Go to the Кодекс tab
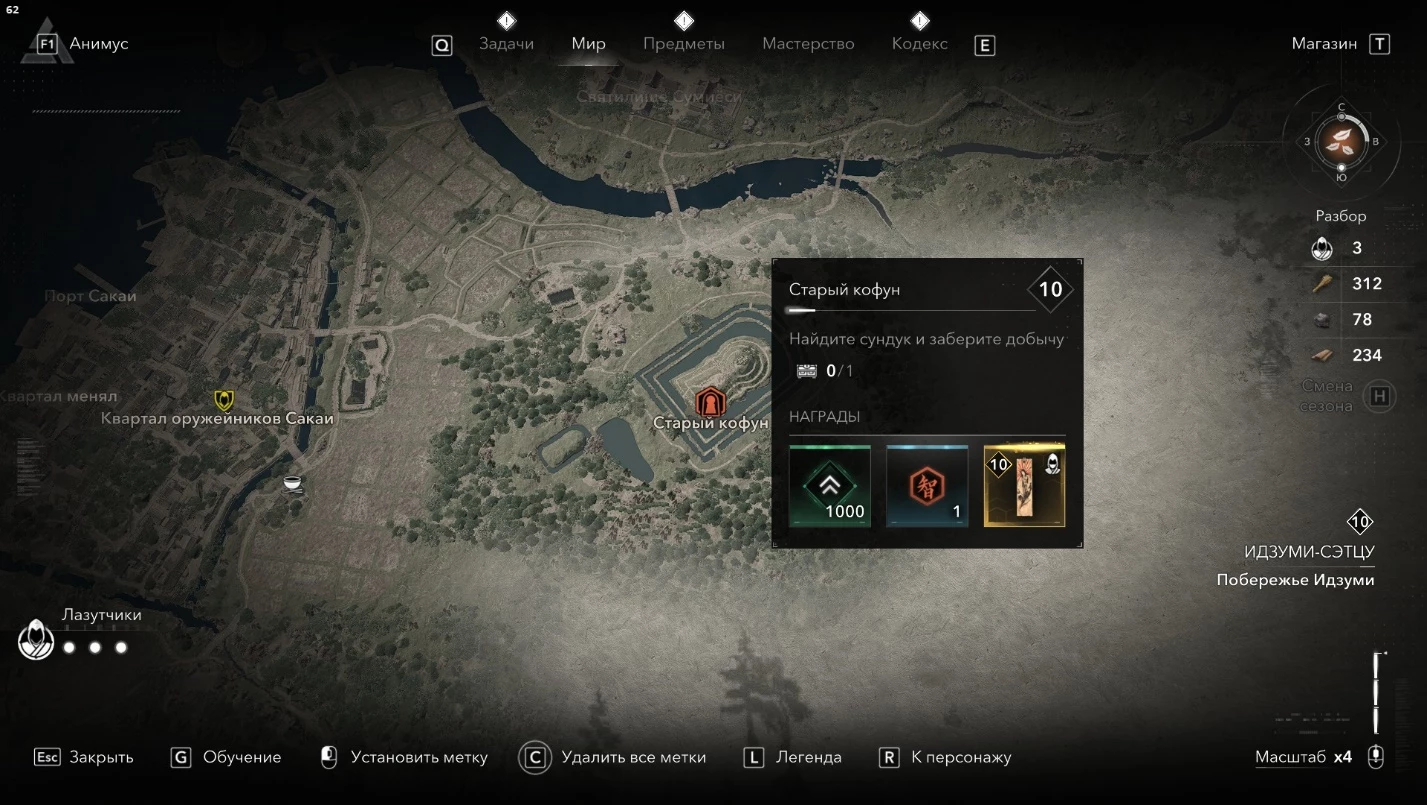Viewport: 1427px width, 805px height. coord(919,44)
